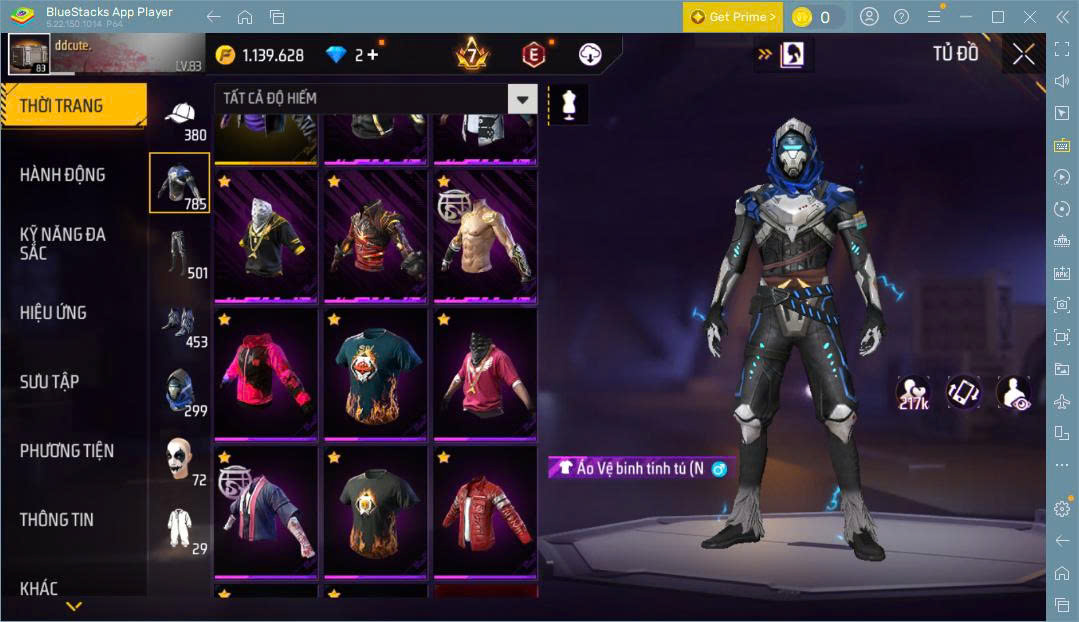Add diamonds with the plus button
1079x622 pixels.
(x=373, y=55)
